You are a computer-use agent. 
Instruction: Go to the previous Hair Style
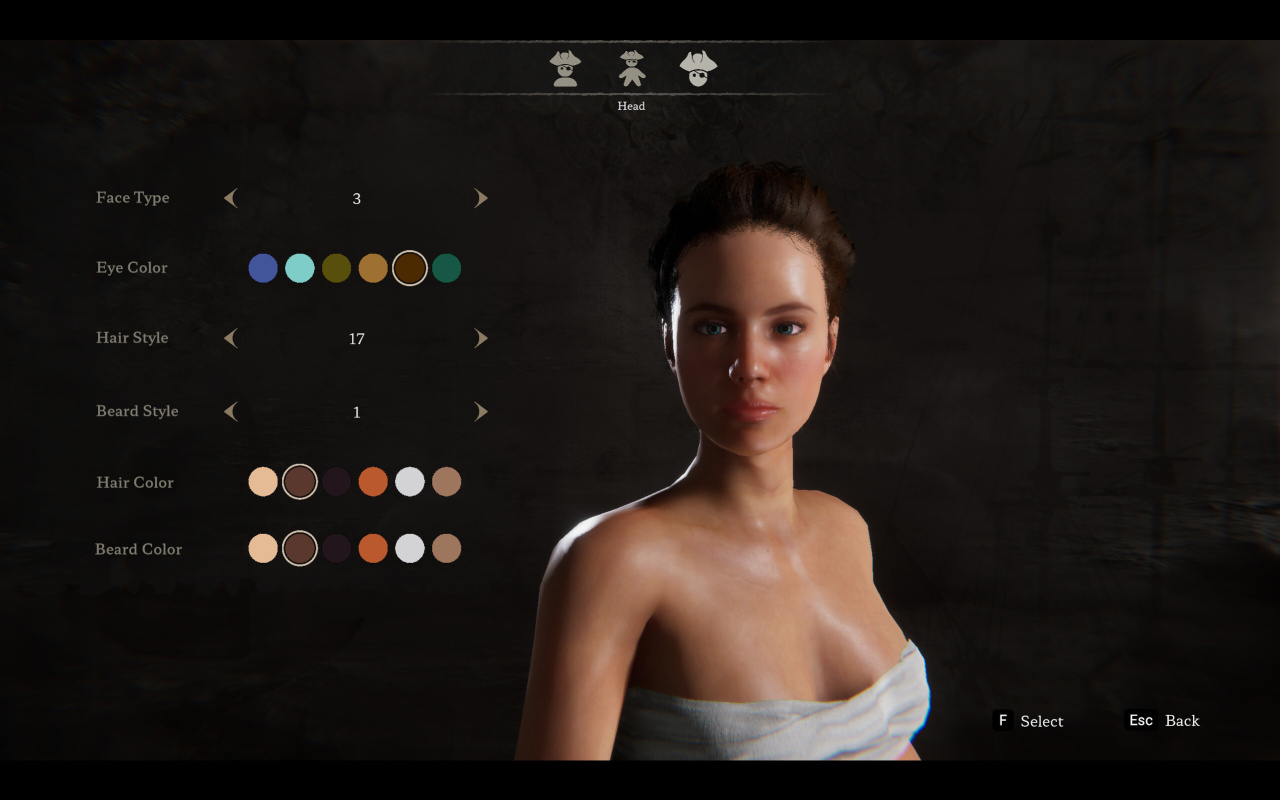tap(231, 338)
